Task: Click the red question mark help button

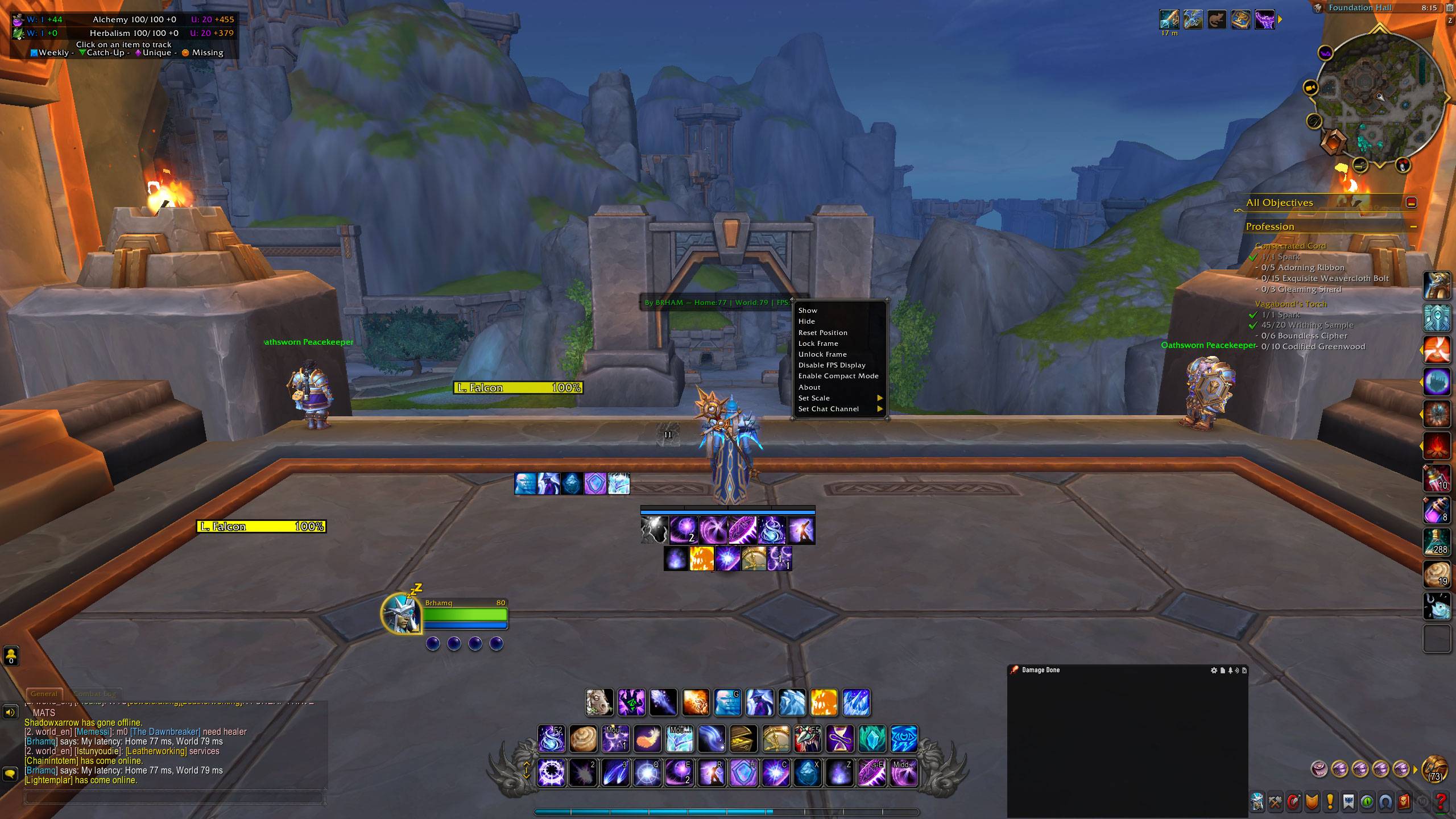Action: (1440, 802)
